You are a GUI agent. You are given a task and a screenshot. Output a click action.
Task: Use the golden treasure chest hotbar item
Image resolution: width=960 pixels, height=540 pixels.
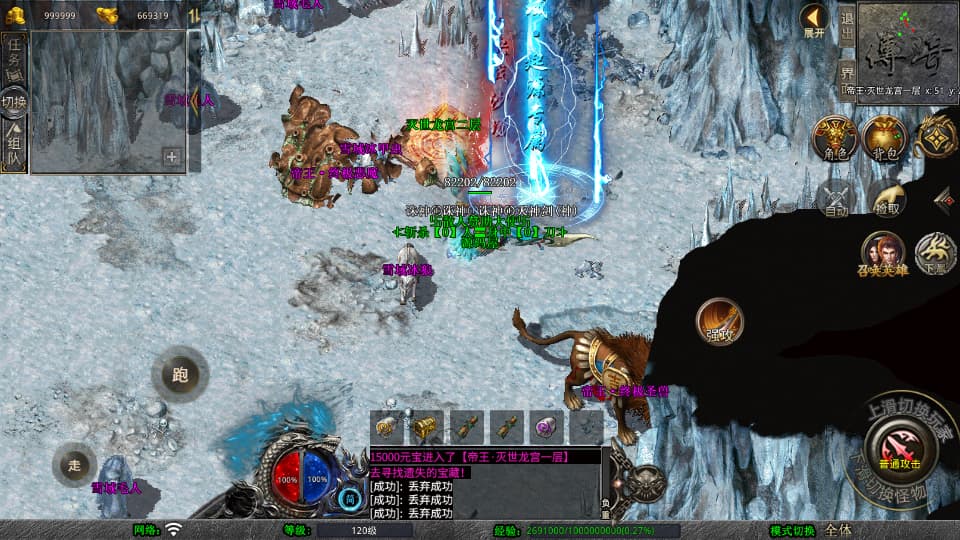427,427
